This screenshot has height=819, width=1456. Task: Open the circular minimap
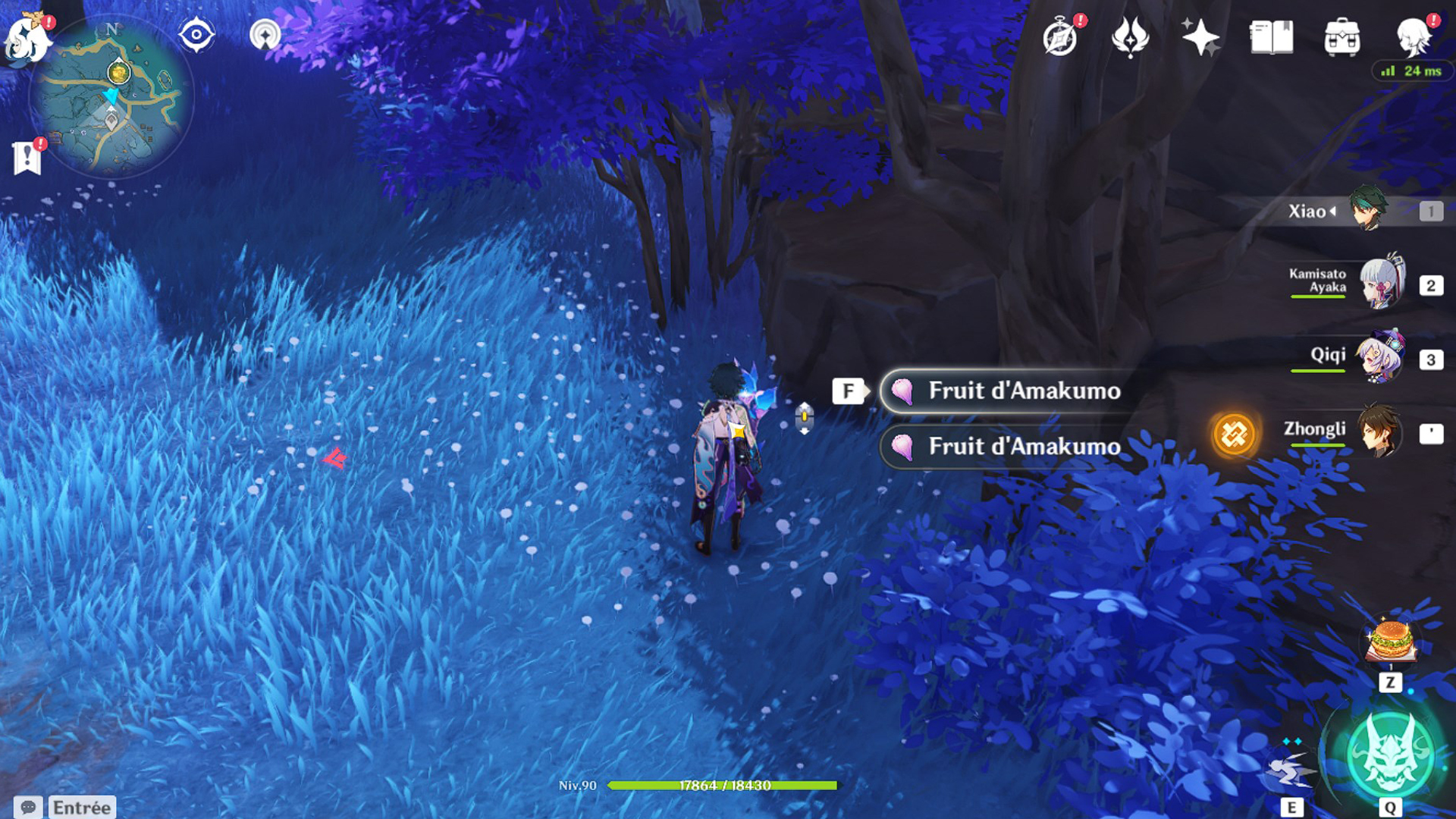coord(111,96)
